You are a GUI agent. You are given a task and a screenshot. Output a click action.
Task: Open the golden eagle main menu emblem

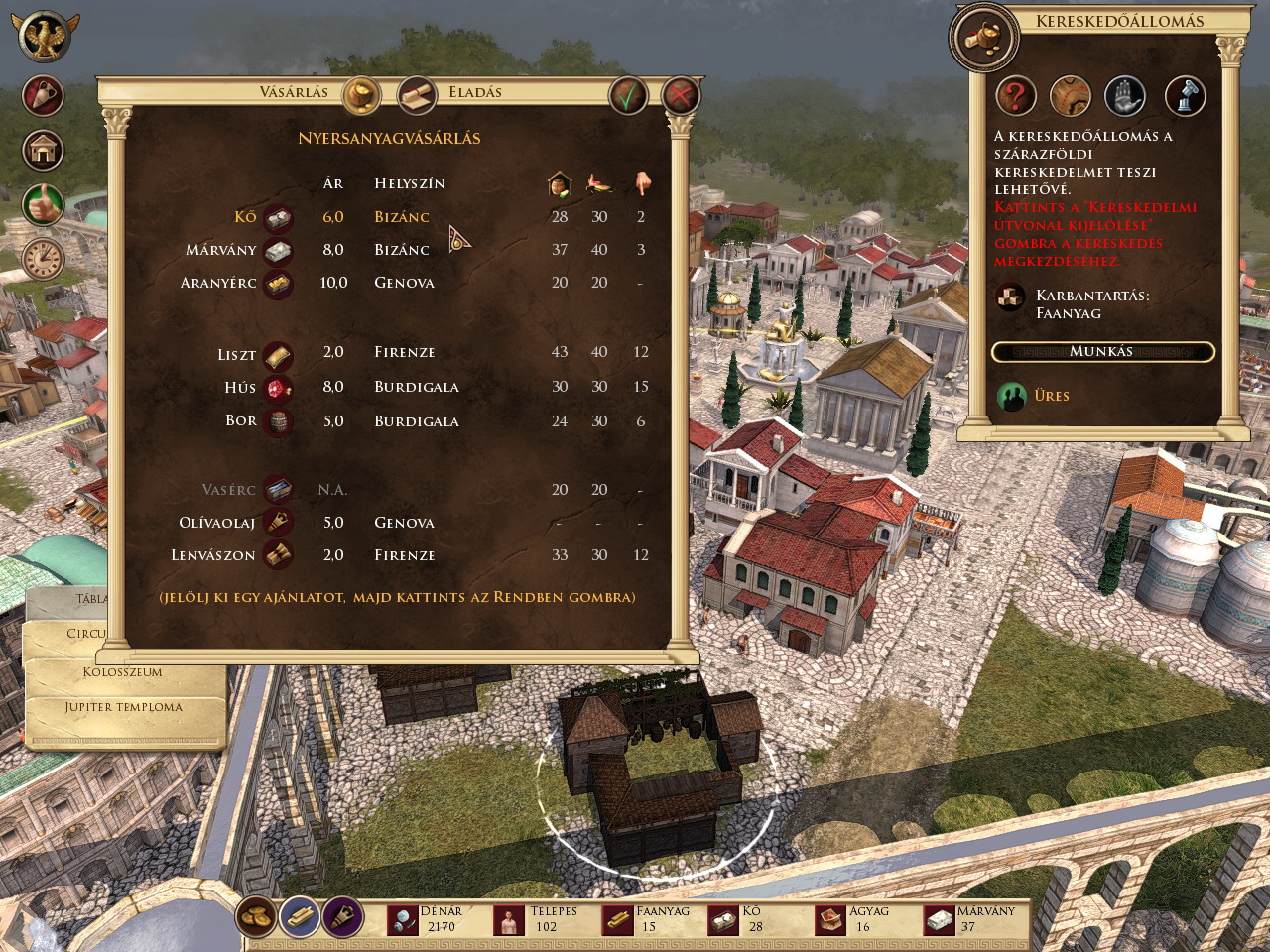[x=44, y=36]
